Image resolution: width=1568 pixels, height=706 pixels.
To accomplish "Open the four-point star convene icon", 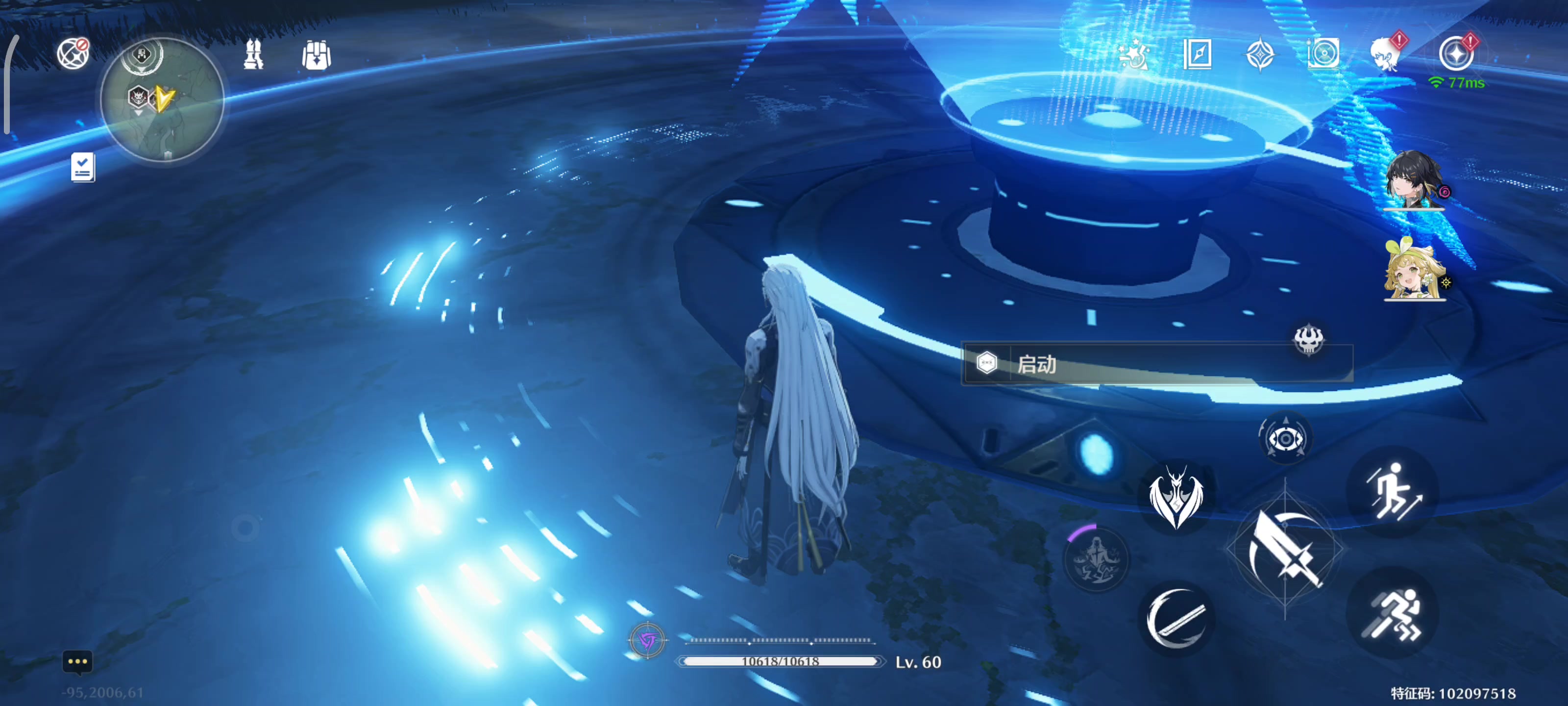I will click(x=1260, y=54).
